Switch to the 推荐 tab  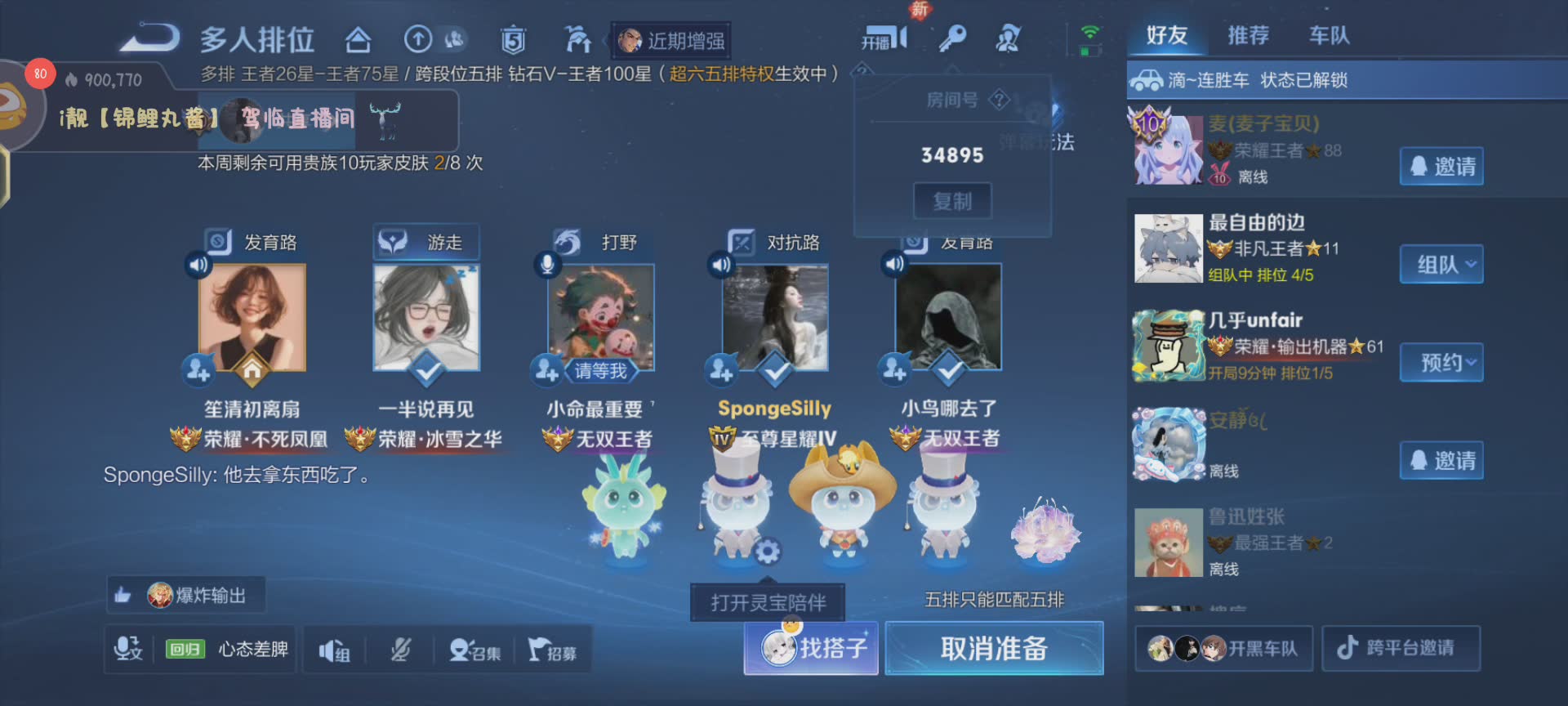point(1248,36)
